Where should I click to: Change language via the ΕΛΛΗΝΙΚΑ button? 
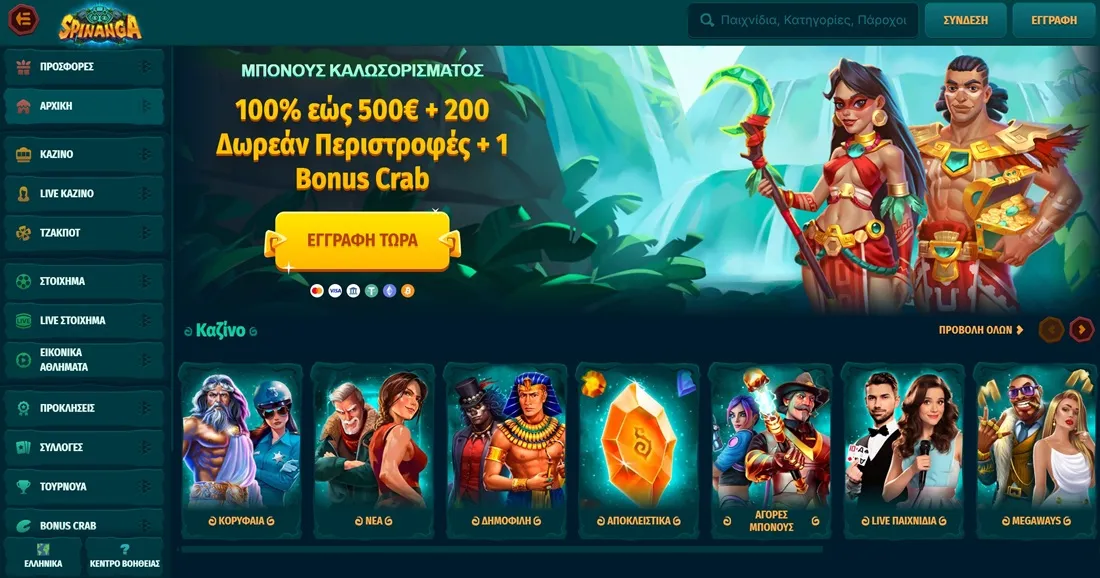[43, 556]
